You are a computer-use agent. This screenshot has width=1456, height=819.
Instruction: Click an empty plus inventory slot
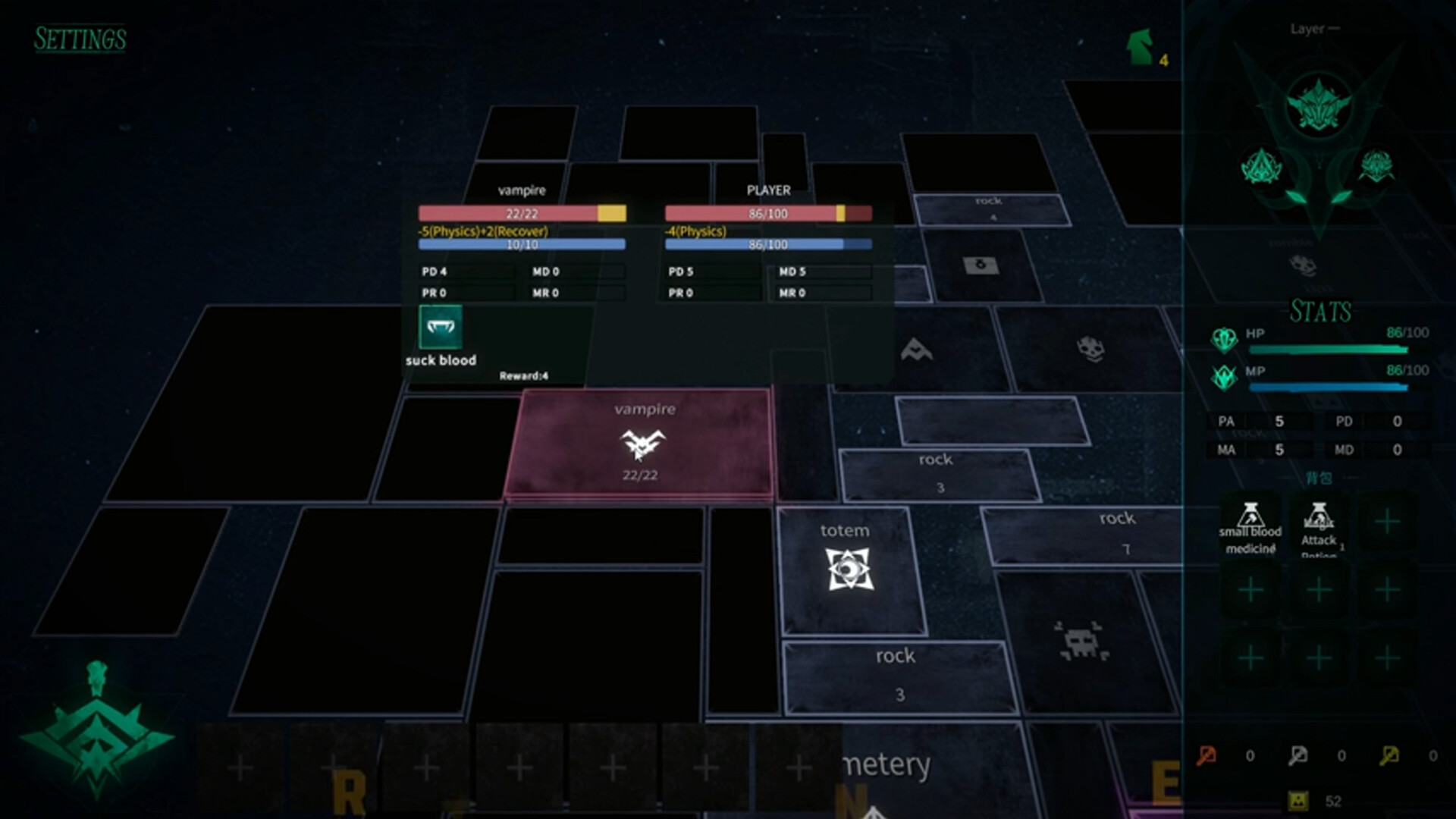1388,521
